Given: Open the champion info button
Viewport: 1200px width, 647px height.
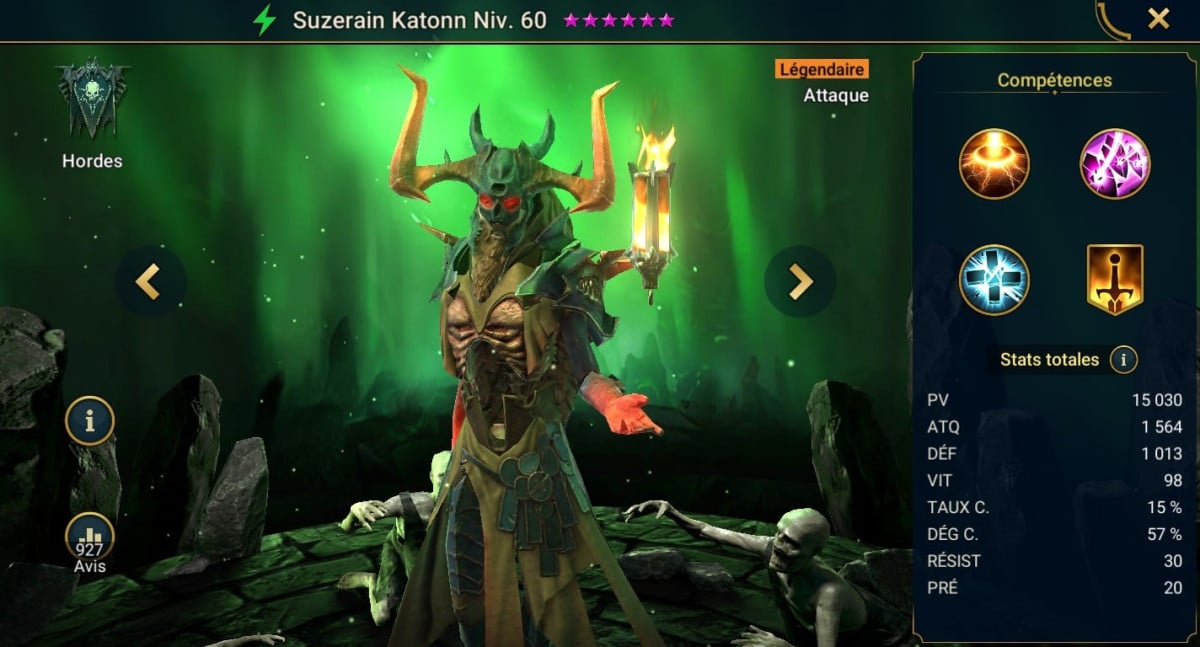Looking at the screenshot, I should click(x=90, y=421).
